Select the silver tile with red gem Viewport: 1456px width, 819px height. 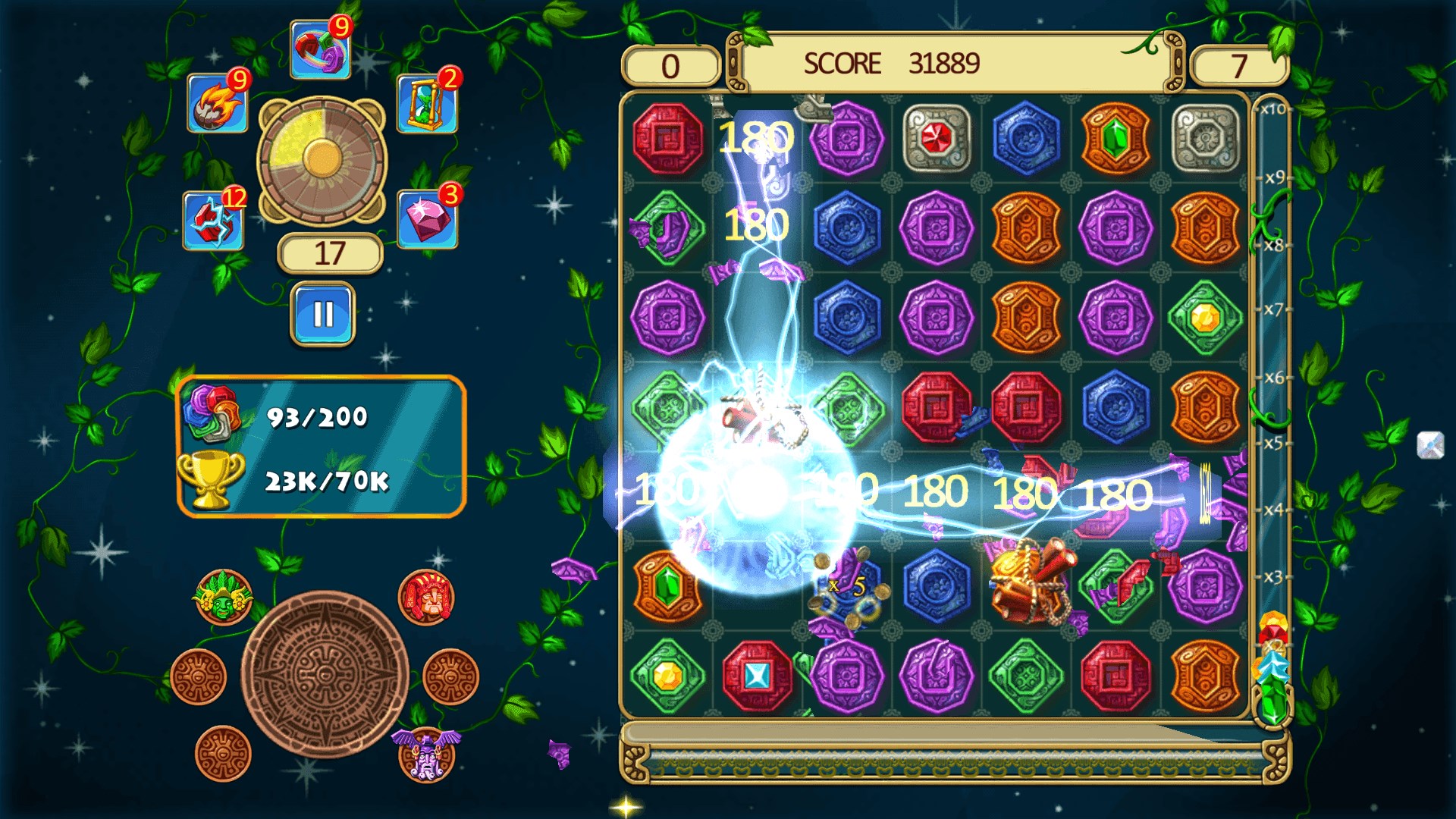click(x=937, y=139)
